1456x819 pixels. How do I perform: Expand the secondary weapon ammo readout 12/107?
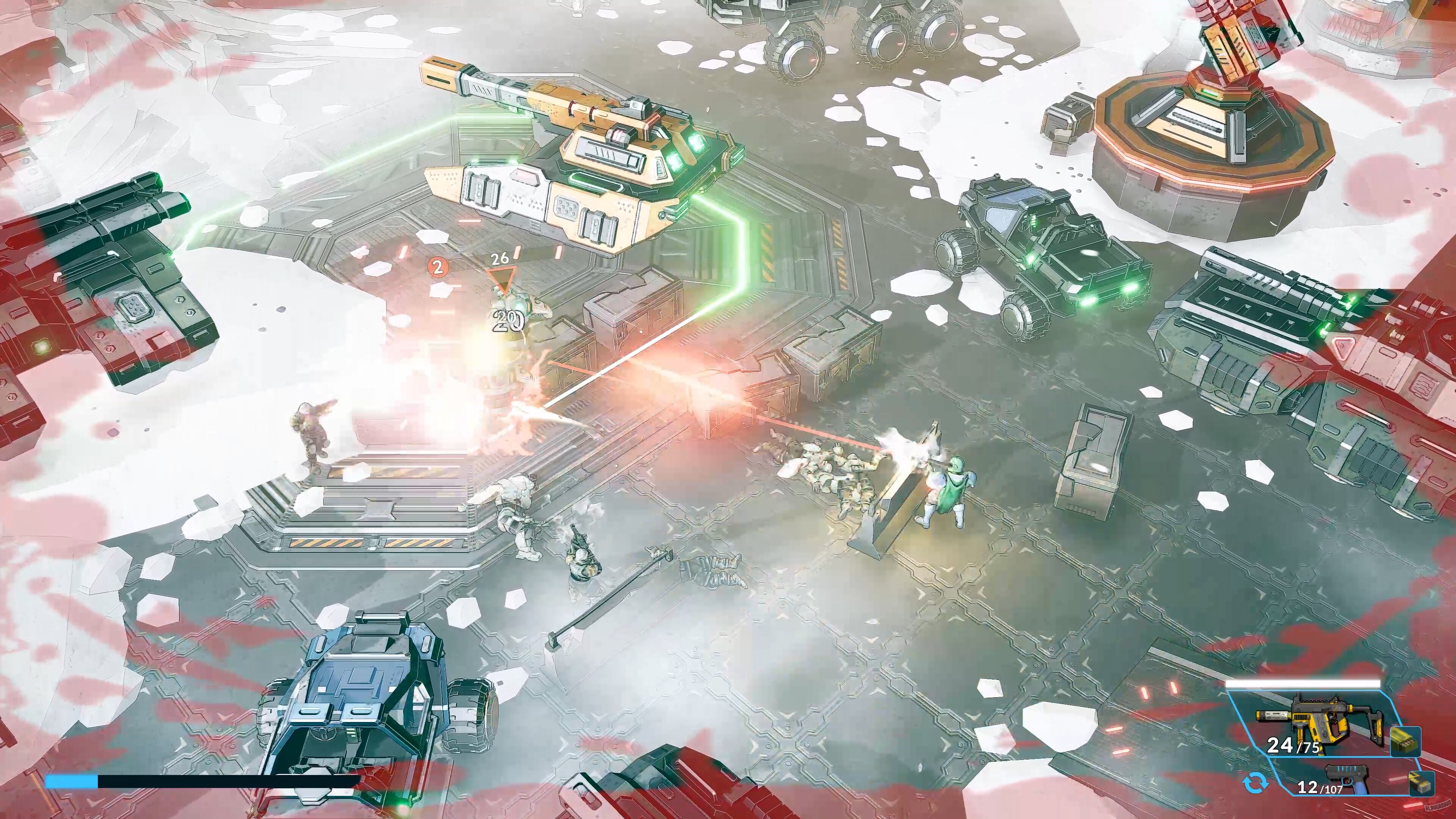pyautogui.click(x=1319, y=788)
